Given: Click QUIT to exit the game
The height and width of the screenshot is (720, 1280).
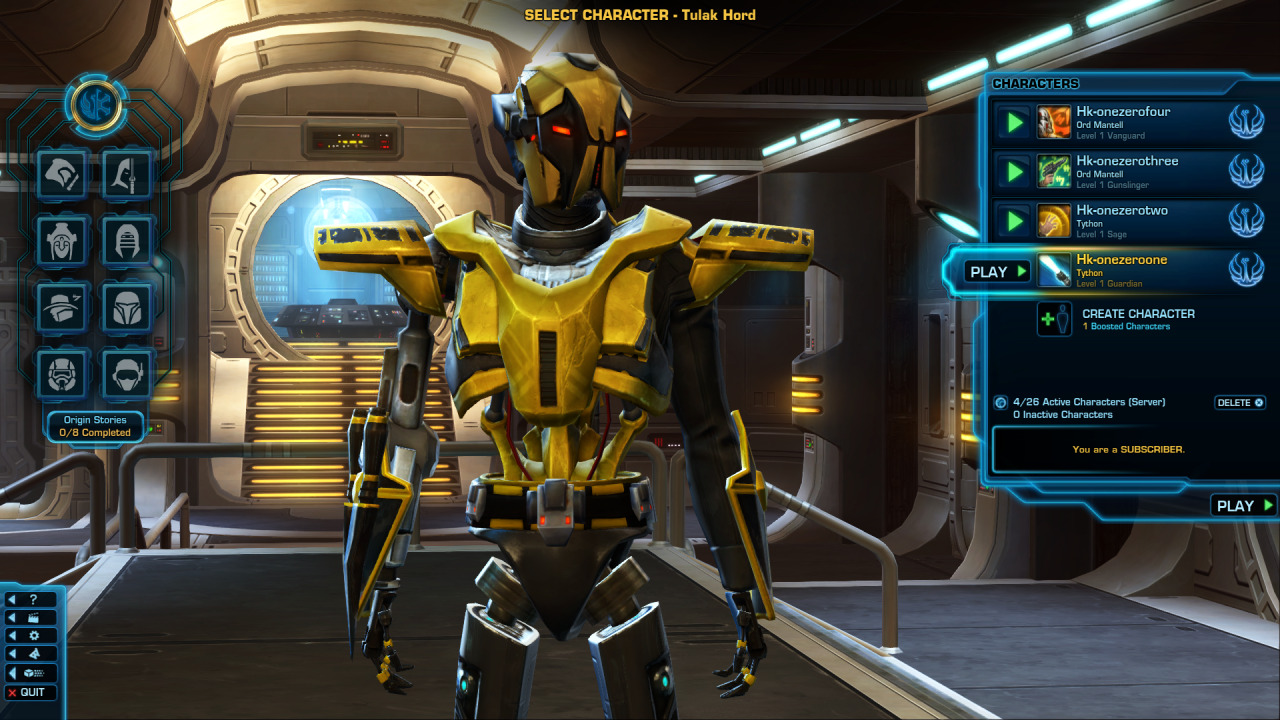Looking at the screenshot, I should point(30,692).
